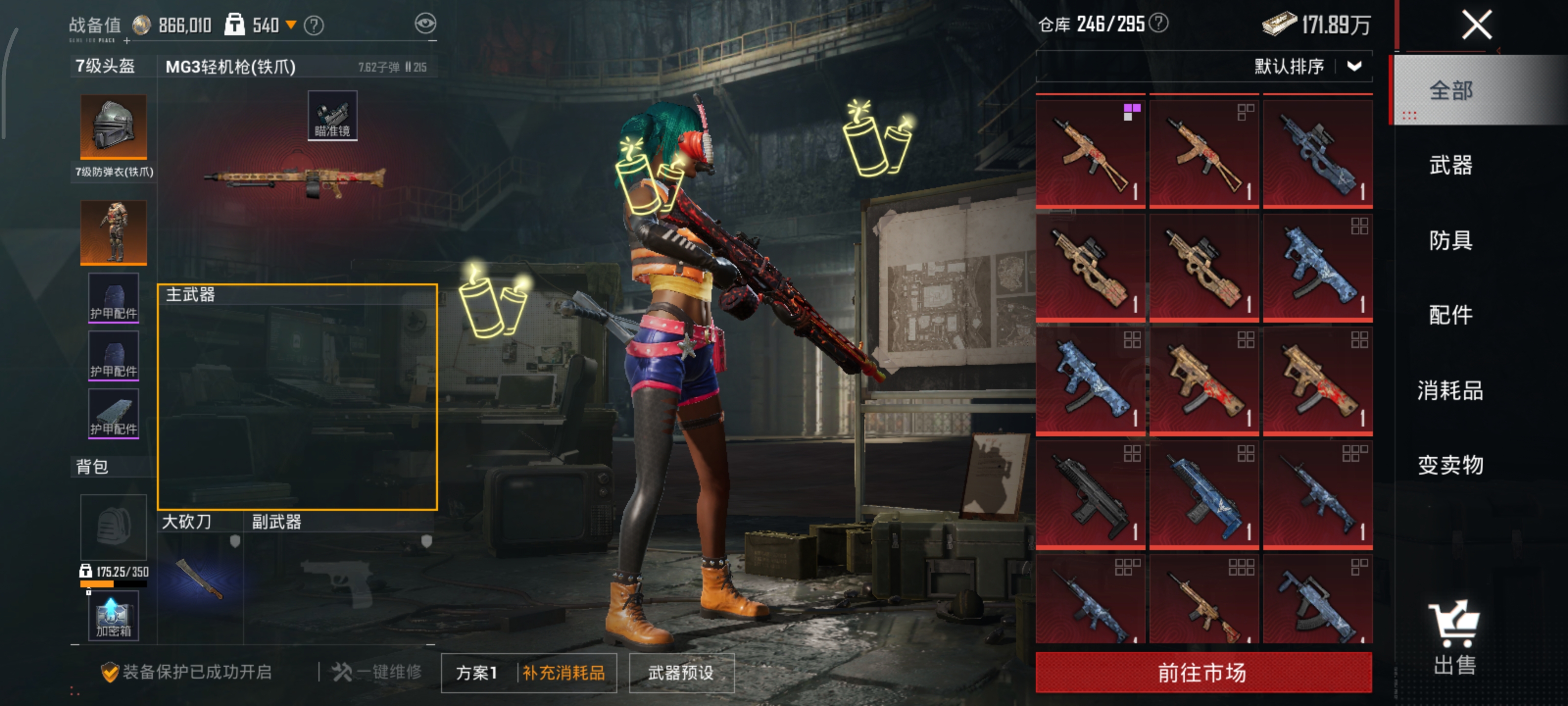Show the 配件 category tab
1568x706 pixels.
click(1450, 315)
